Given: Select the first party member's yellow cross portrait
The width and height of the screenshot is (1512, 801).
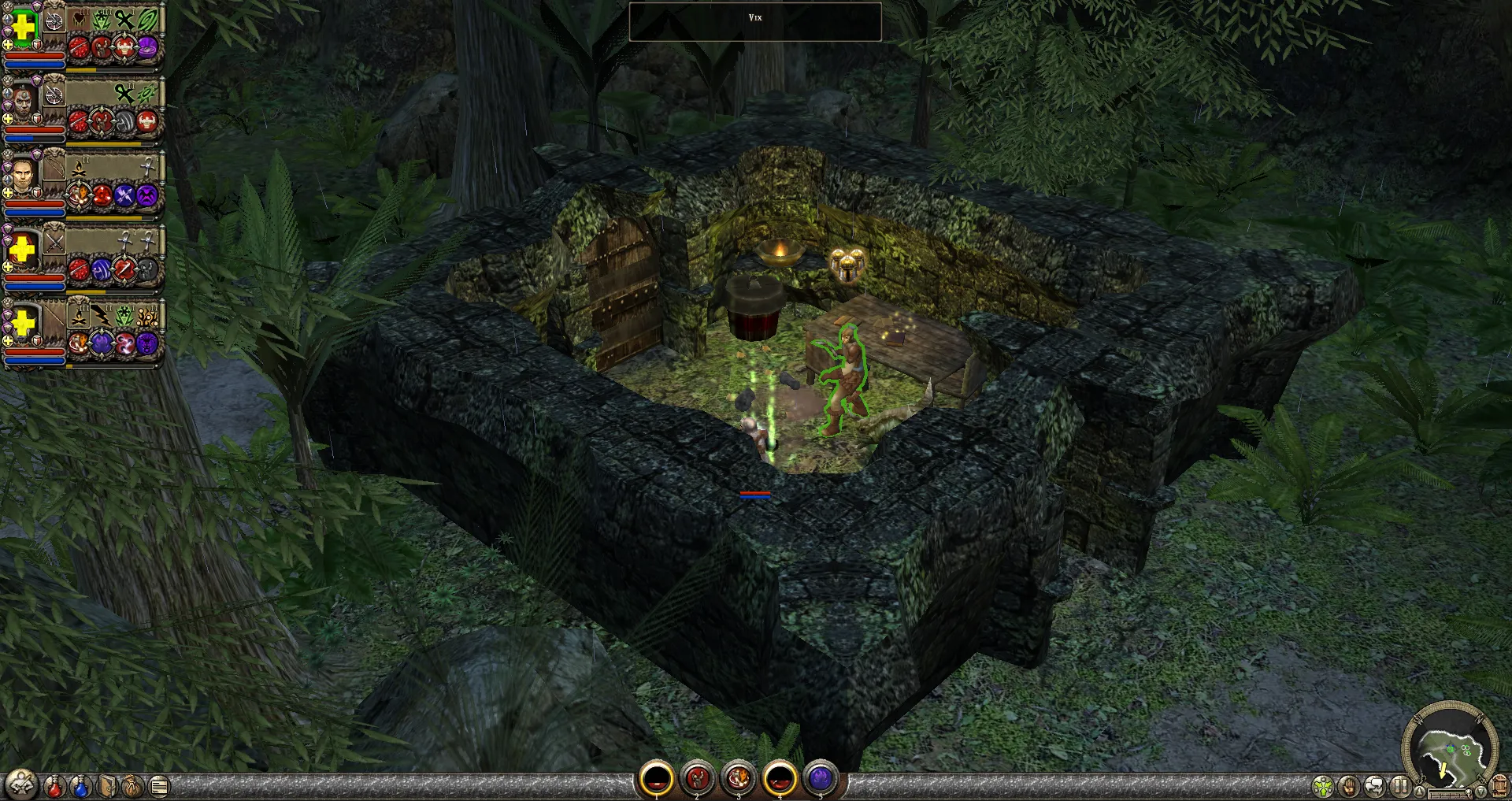Looking at the screenshot, I should click(23, 27).
